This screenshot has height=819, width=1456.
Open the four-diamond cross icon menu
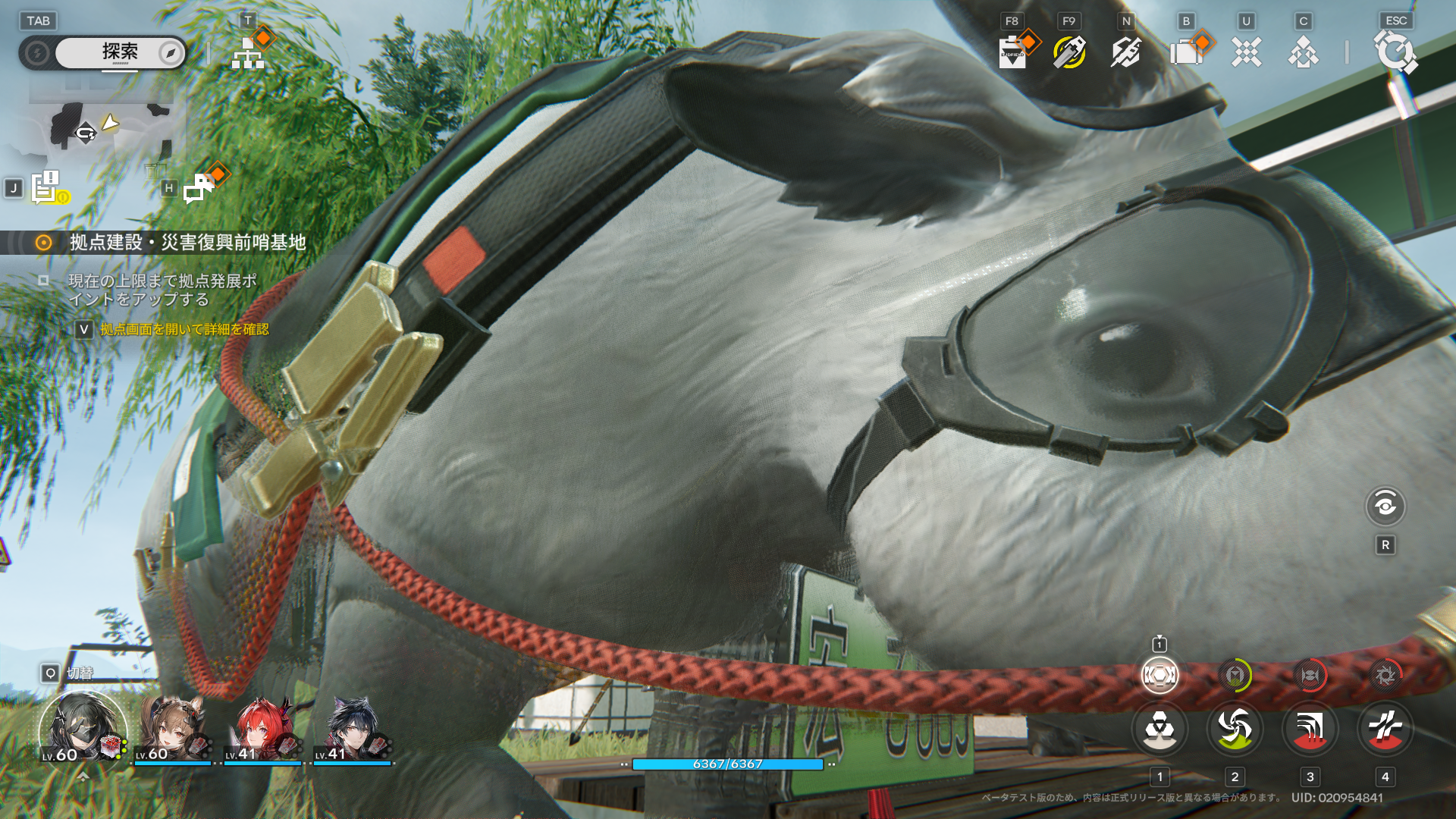coord(1246,53)
